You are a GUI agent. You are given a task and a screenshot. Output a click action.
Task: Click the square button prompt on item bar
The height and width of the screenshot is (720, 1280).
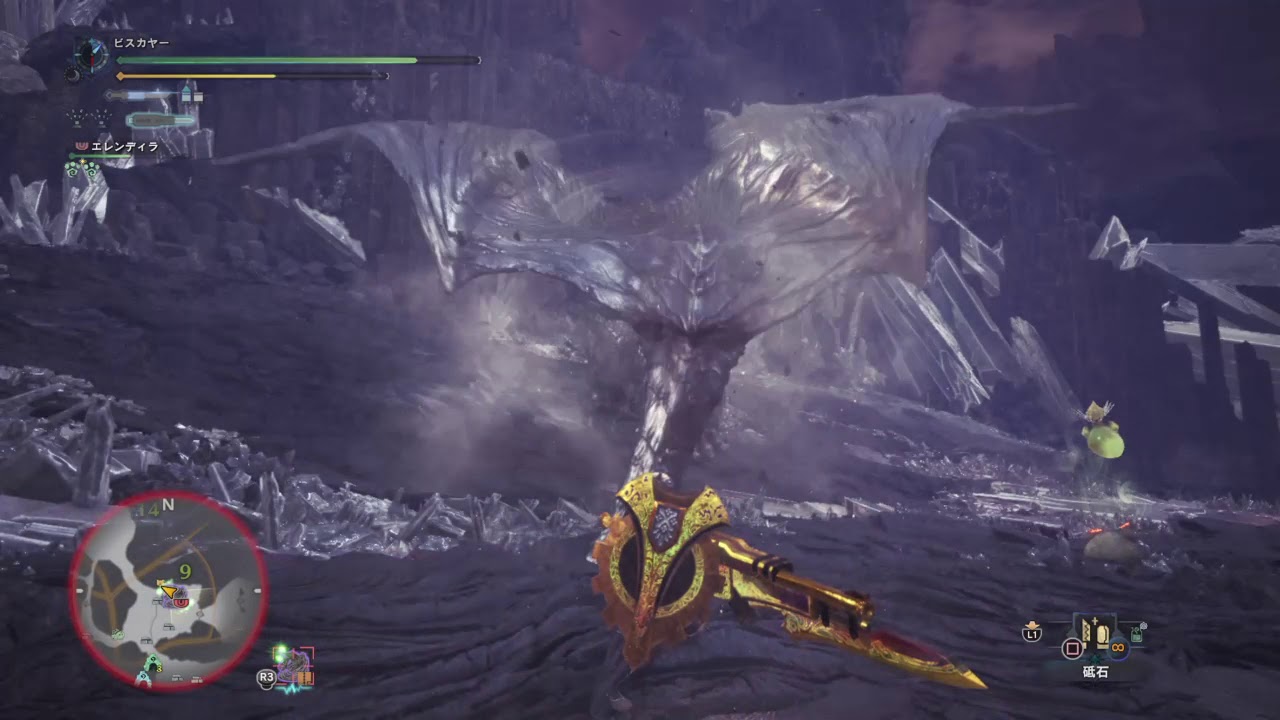click(x=1072, y=648)
